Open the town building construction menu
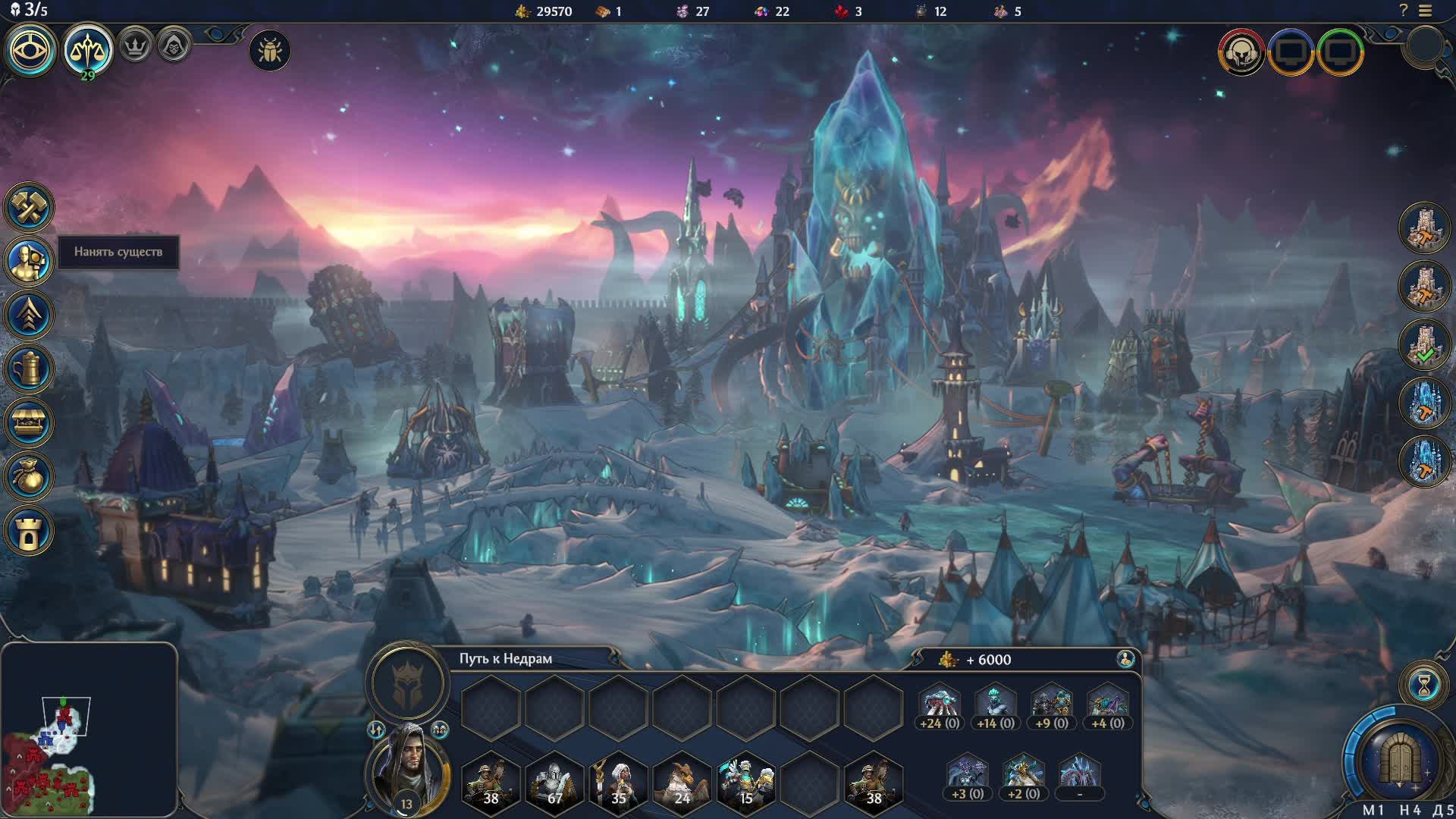The height and width of the screenshot is (819, 1456). coord(29,207)
